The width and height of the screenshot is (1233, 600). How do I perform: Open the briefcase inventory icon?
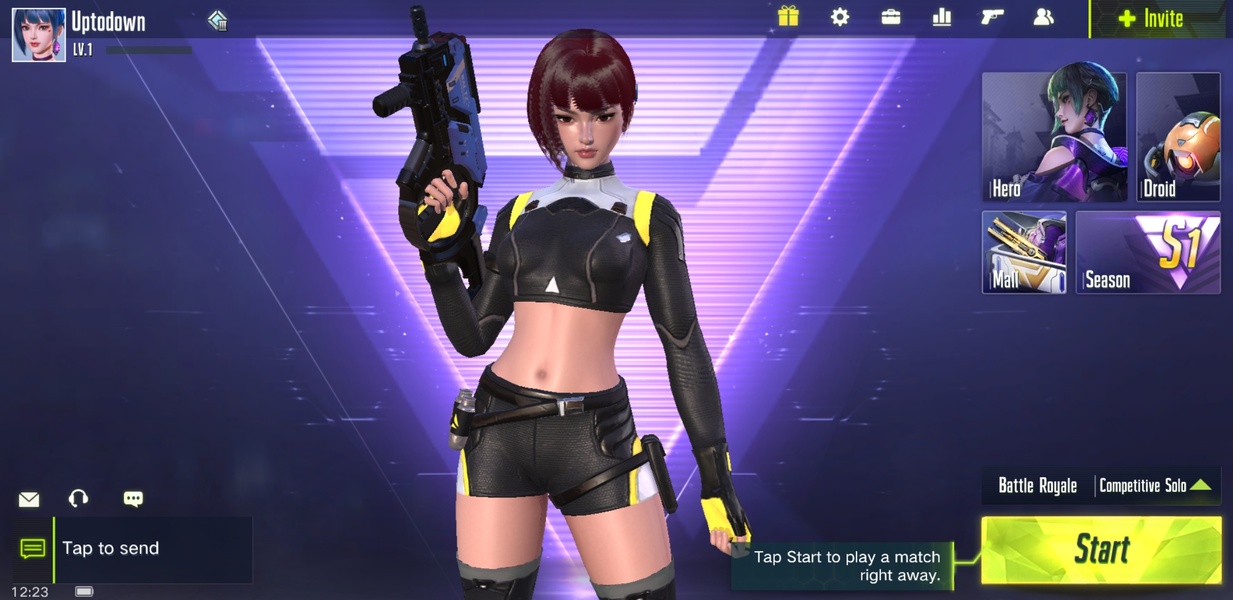point(890,17)
